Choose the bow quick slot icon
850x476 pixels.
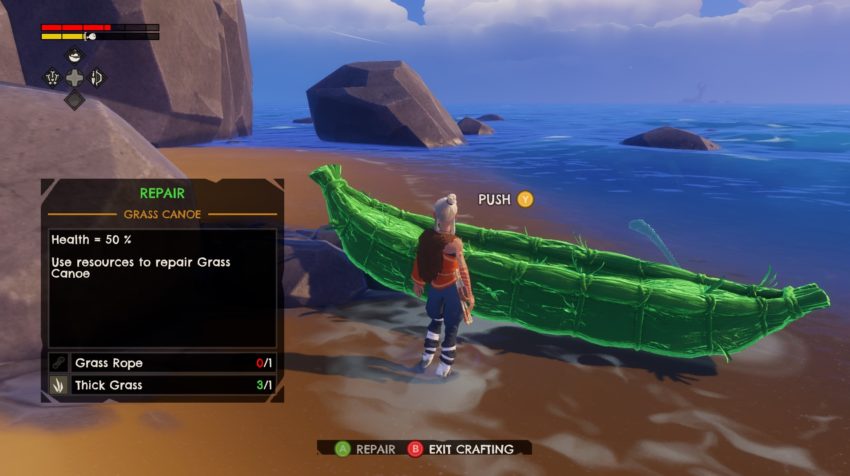click(98, 77)
